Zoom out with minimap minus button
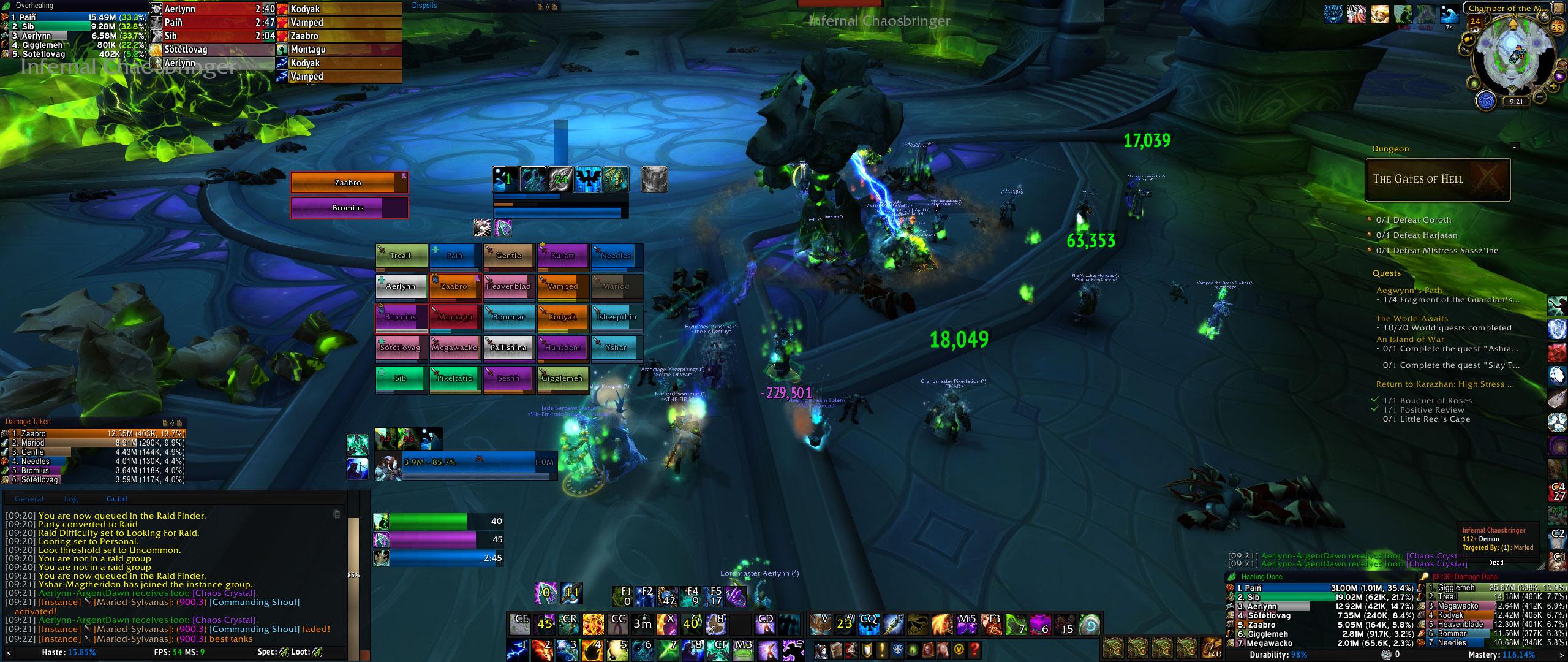Image resolution: width=1568 pixels, height=662 pixels. (x=1539, y=97)
